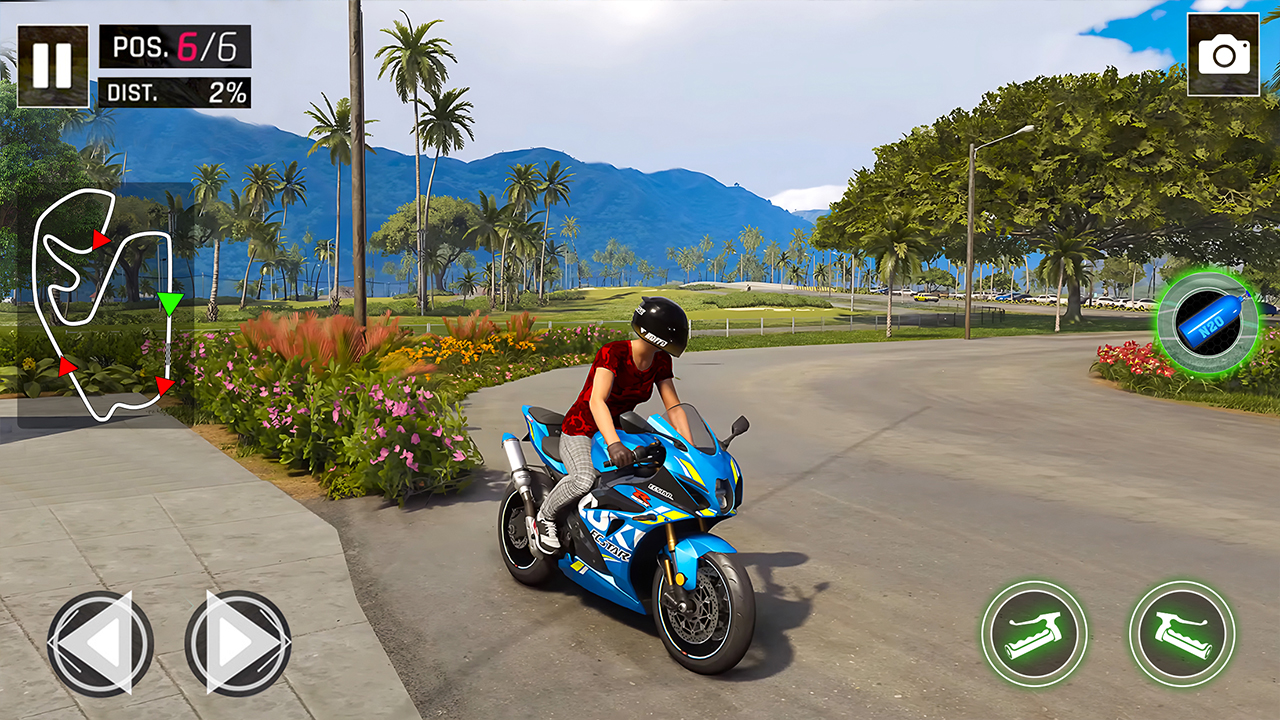Screen dimensions: 1280x720
Task: Click the DIST 2% progress readout
Action: (x=175, y=92)
